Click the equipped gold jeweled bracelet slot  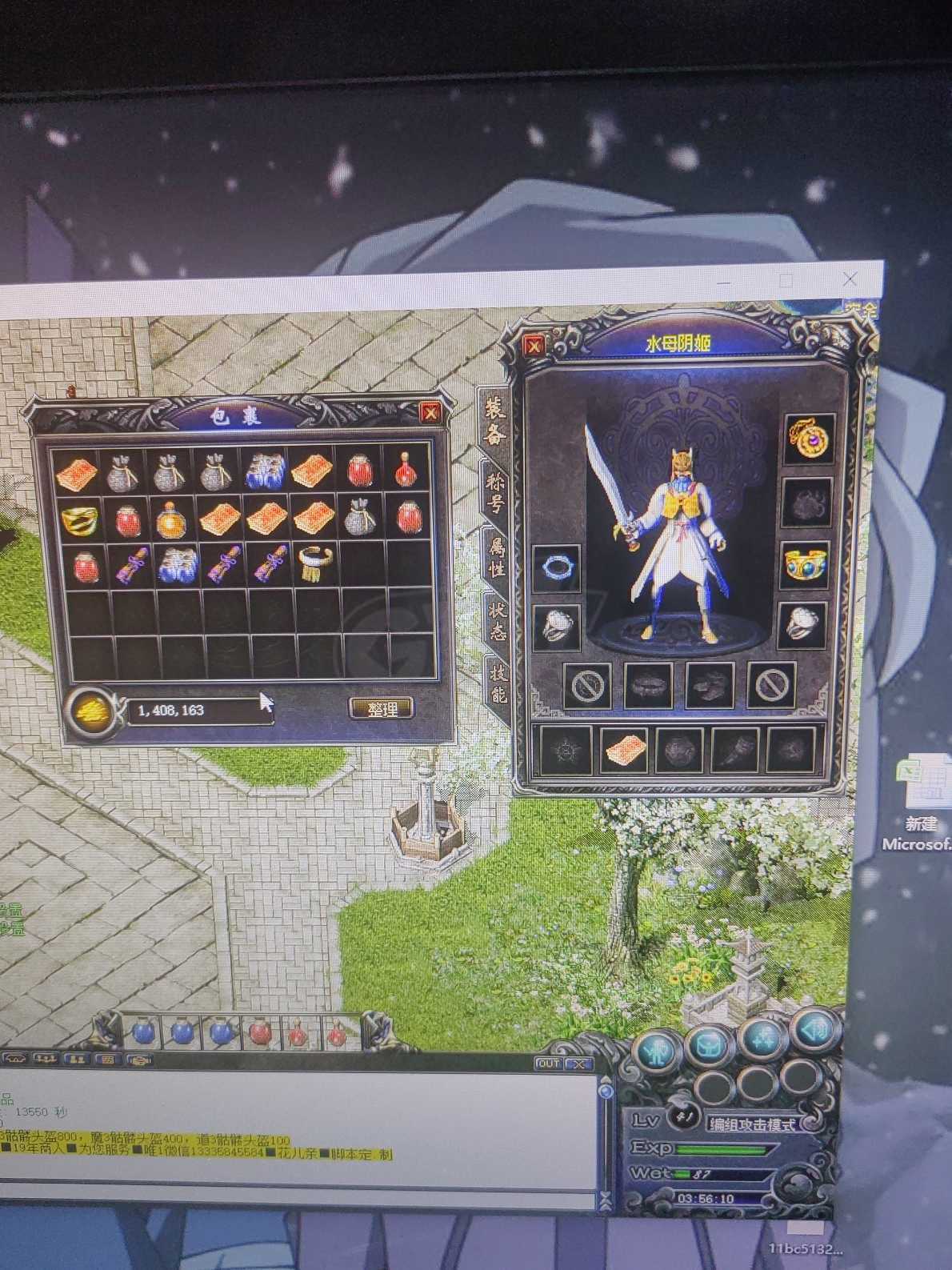tap(805, 565)
